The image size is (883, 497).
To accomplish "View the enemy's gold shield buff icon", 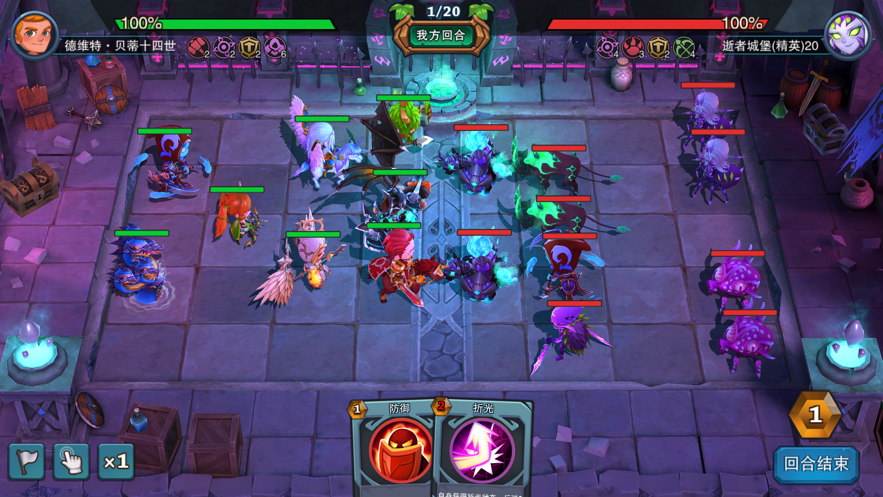I will (658, 46).
